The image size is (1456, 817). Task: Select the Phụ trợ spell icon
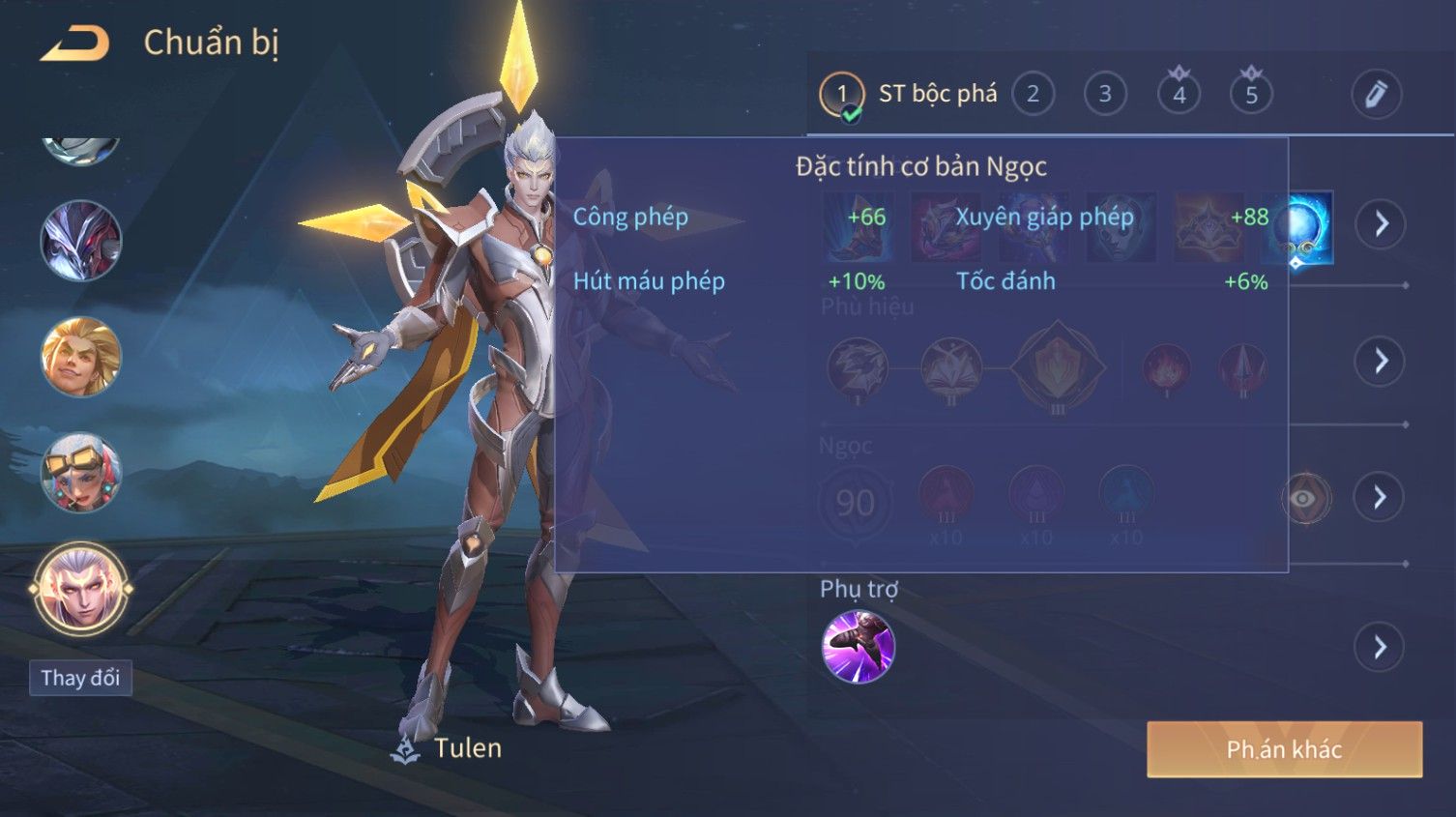[858, 647]
